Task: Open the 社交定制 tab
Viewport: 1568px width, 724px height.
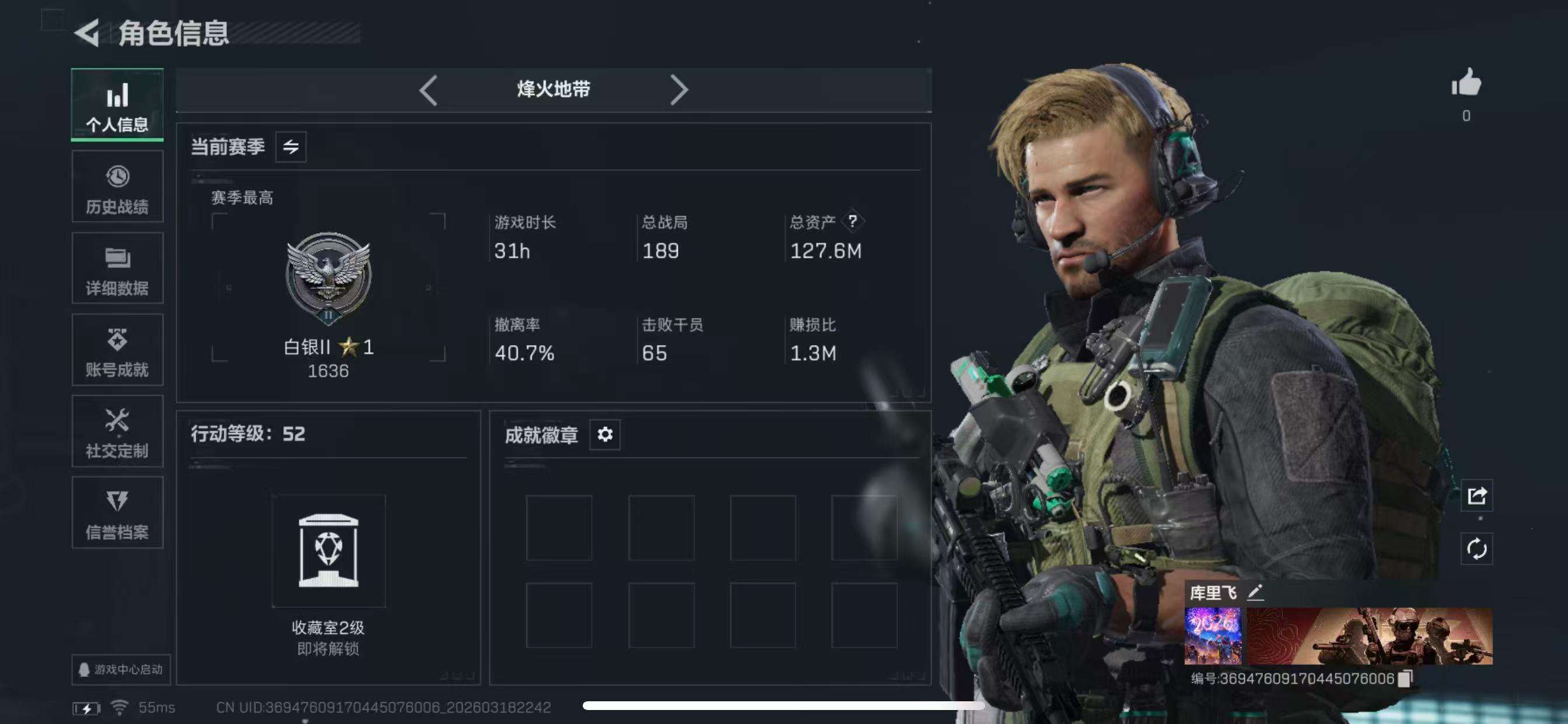Action: click(x=117, y=431)
